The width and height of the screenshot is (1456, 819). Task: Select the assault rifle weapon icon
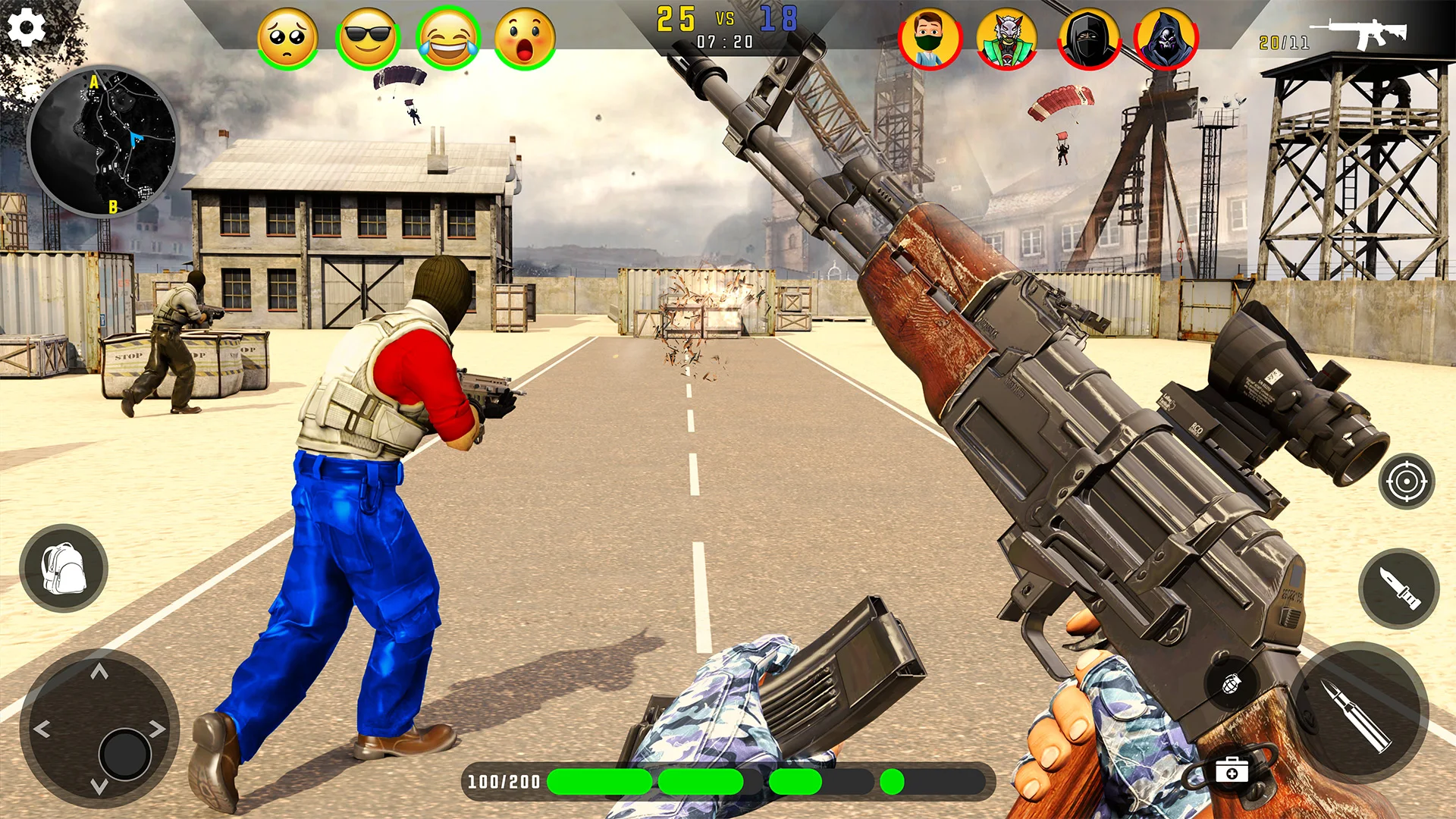[1361, 34]
